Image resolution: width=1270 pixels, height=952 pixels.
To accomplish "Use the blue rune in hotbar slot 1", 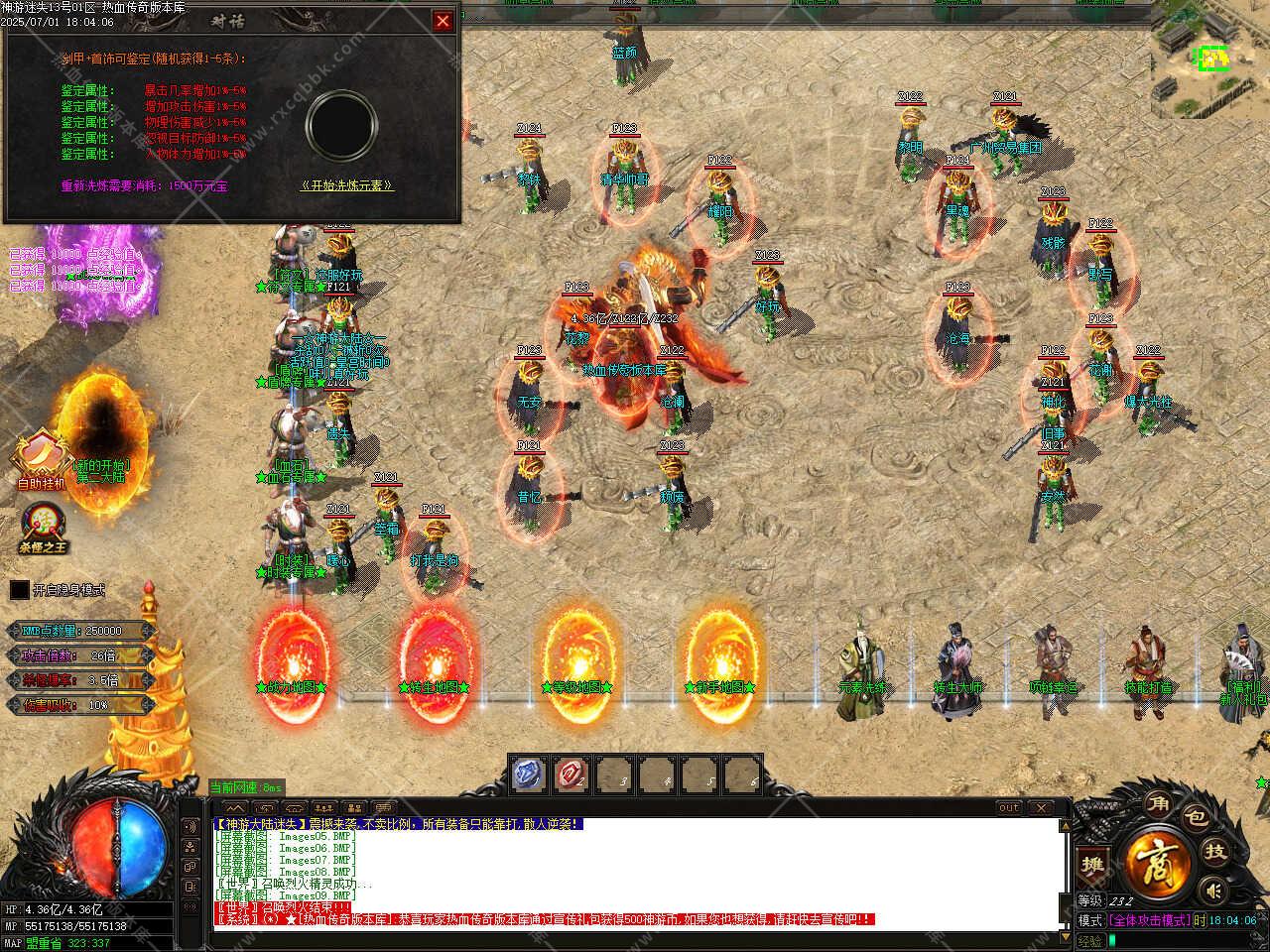I will pos(530,774).
